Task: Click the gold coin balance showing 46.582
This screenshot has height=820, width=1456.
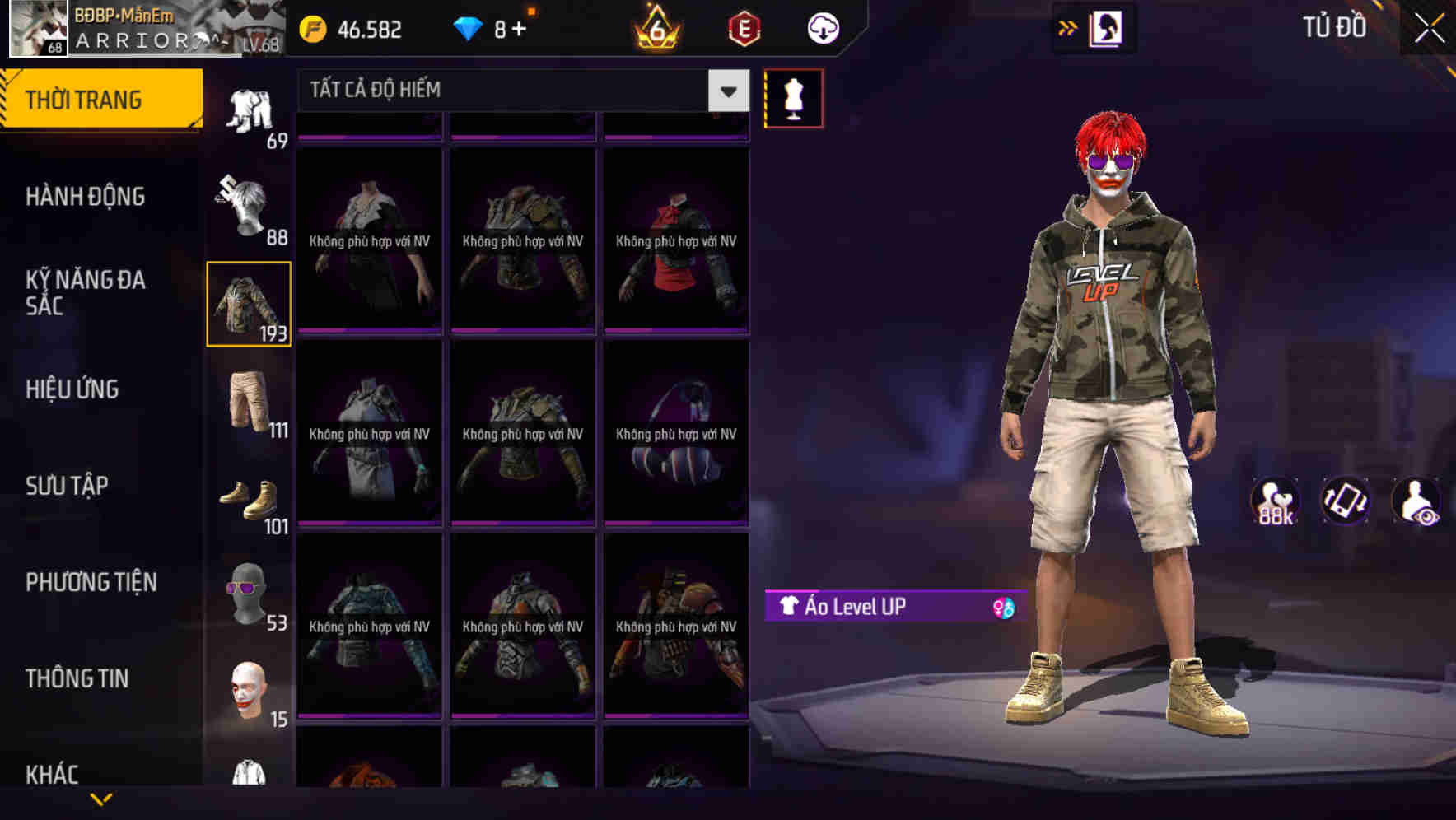Action: tap(354, 30)
